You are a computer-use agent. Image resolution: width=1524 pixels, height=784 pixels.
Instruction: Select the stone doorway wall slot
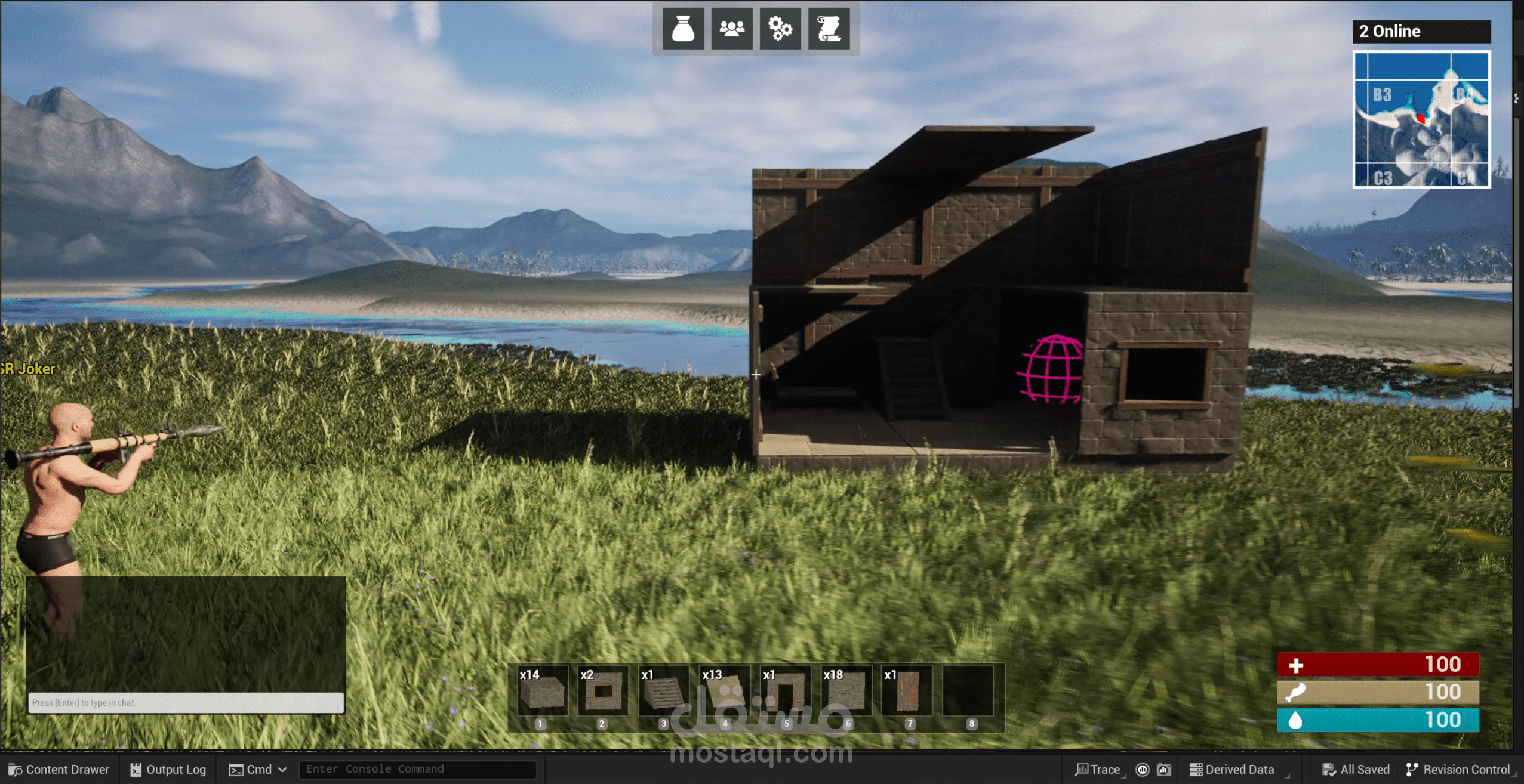point(786,692)
